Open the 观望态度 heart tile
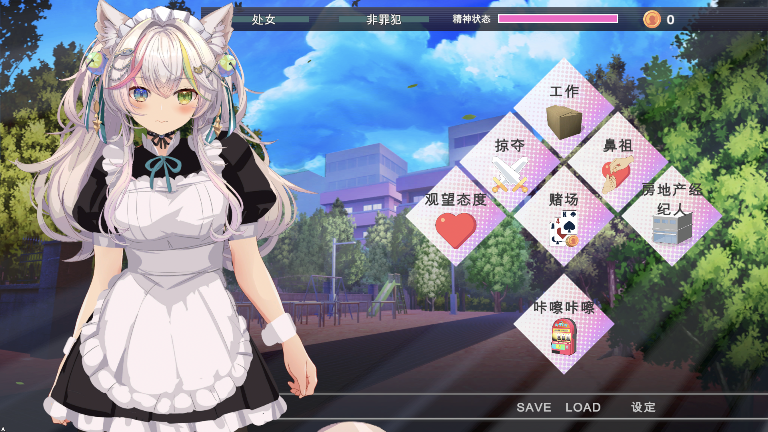768x432 pixels. point(456,217)
